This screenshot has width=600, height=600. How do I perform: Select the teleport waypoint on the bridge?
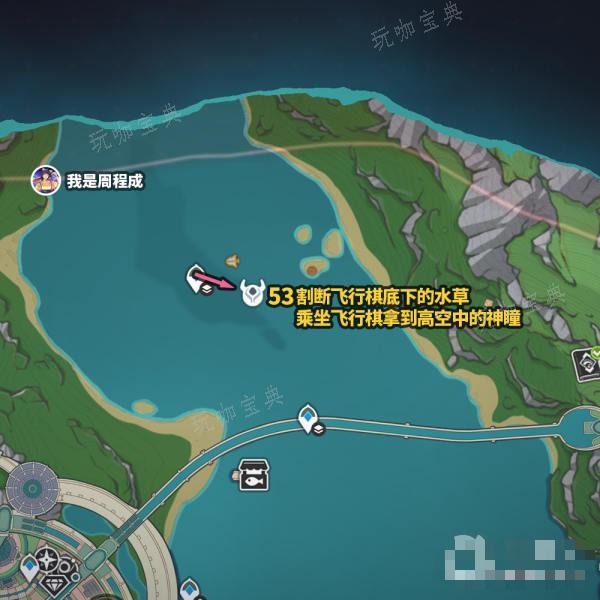coord(310,418)
